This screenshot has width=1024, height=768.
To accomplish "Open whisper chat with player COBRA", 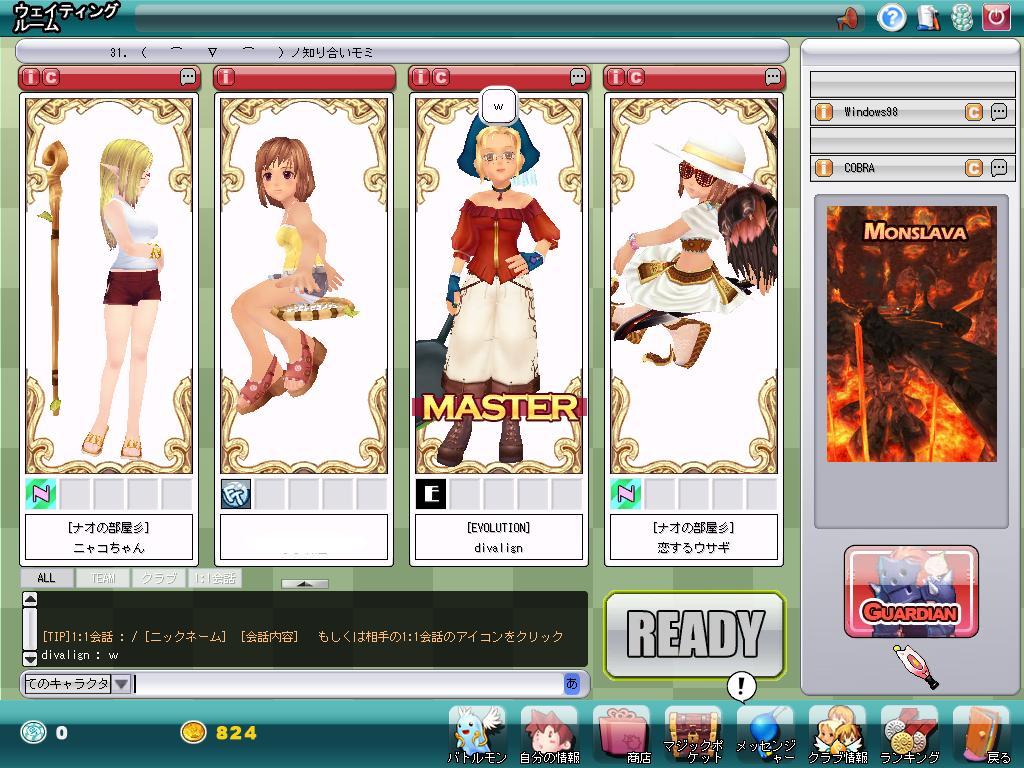I will pyautogui.click(x=998, y=168).
